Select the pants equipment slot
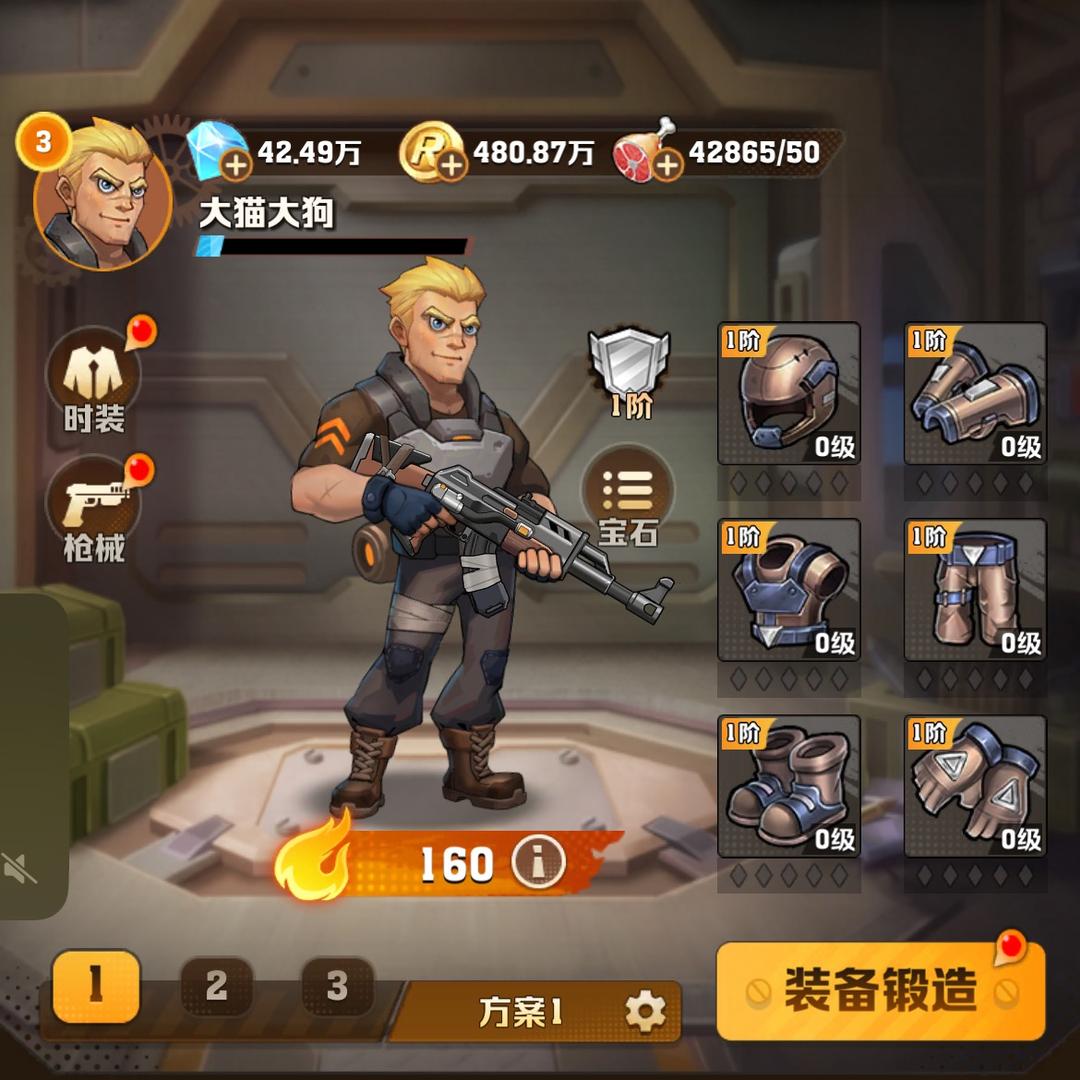 pyautogui.click(x=975, y=590)
